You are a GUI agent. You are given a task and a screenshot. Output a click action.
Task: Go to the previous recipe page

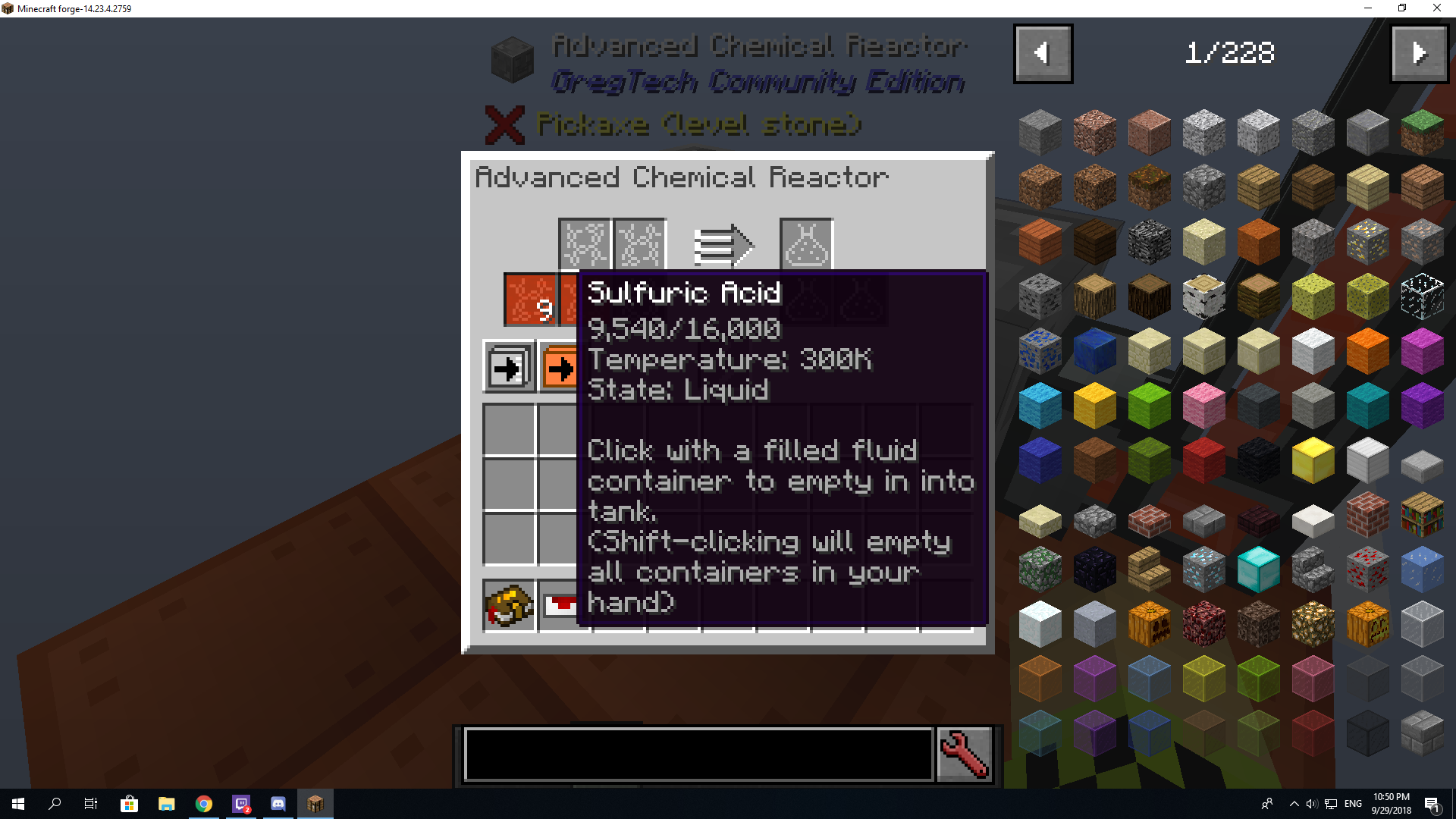[x=1043, y=53]
